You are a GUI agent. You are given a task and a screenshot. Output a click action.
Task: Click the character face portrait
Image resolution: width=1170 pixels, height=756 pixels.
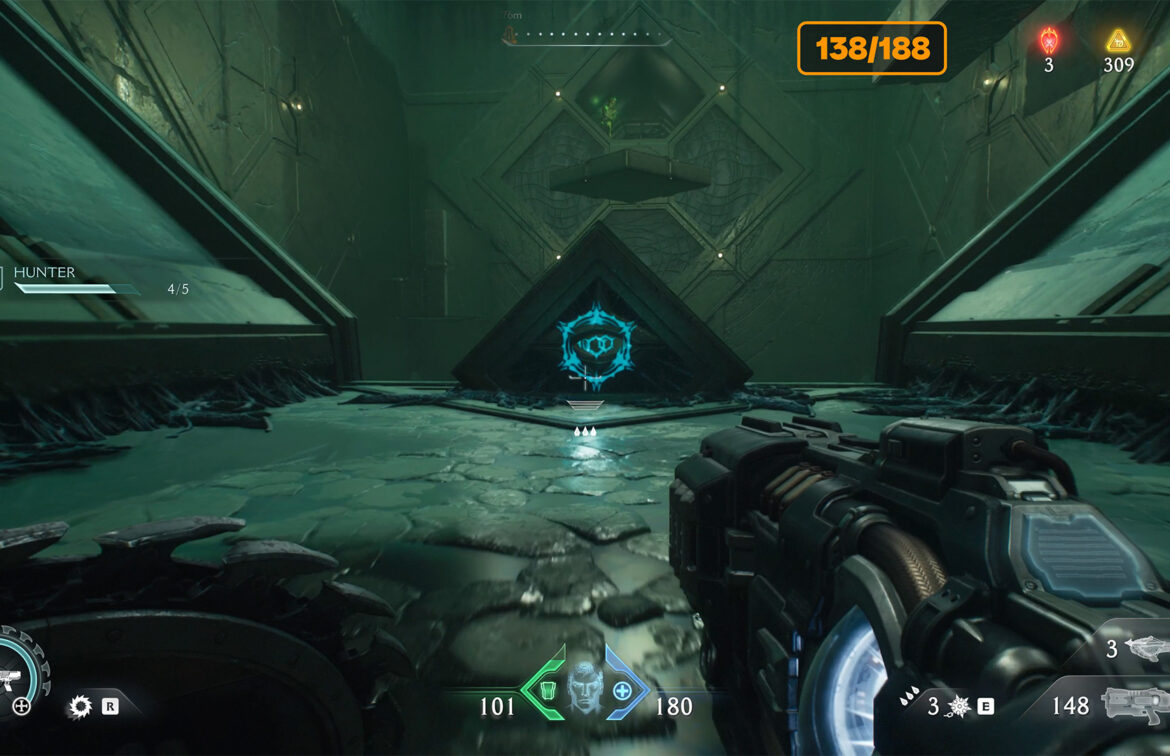click(x=584, y=689)
